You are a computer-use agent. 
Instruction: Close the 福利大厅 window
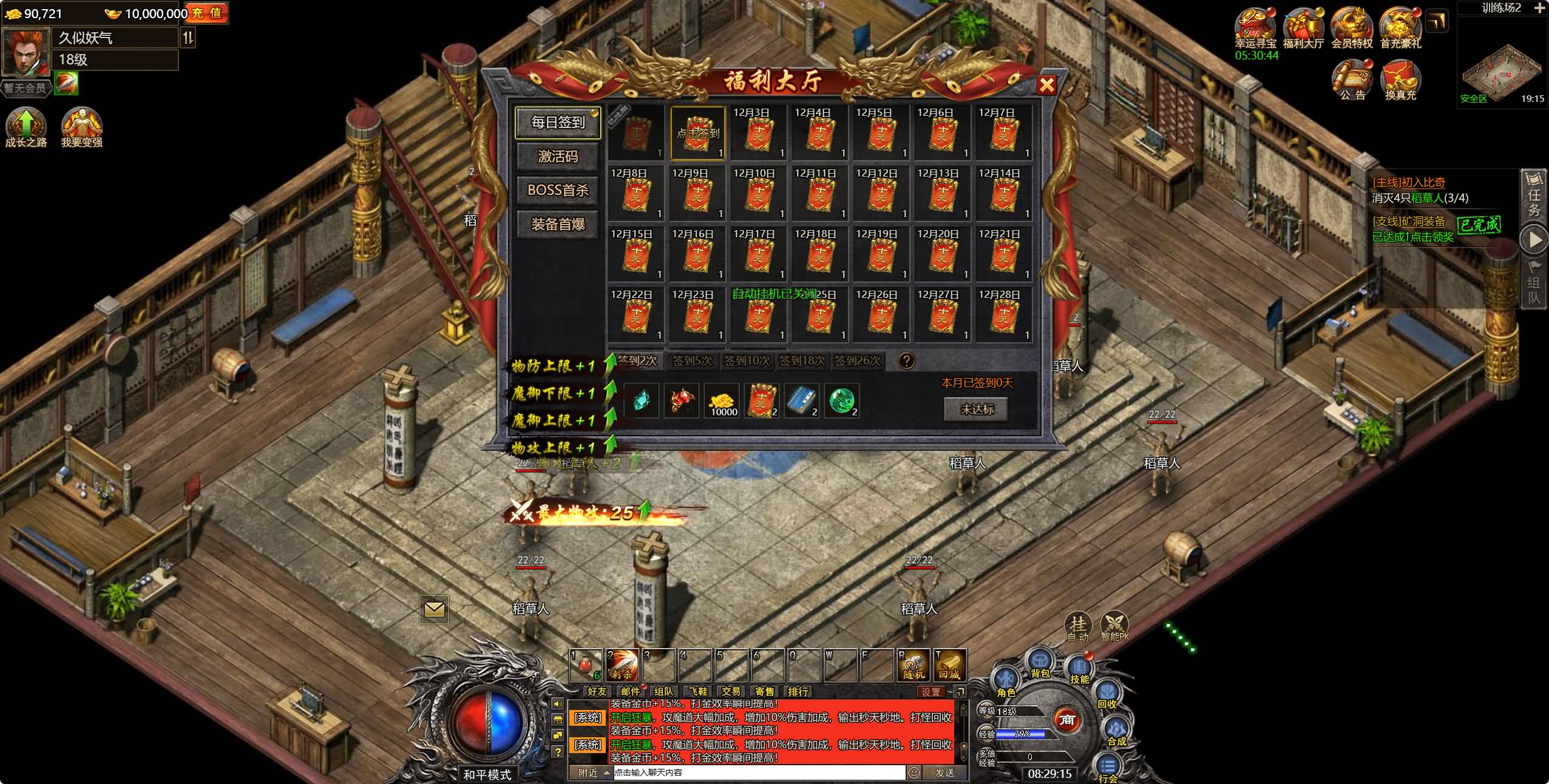click(1047, 85)
